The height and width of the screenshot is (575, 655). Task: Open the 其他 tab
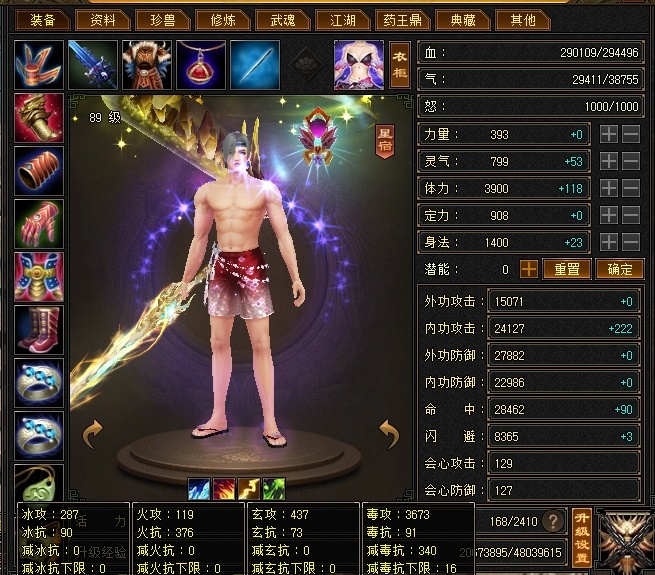522,19
